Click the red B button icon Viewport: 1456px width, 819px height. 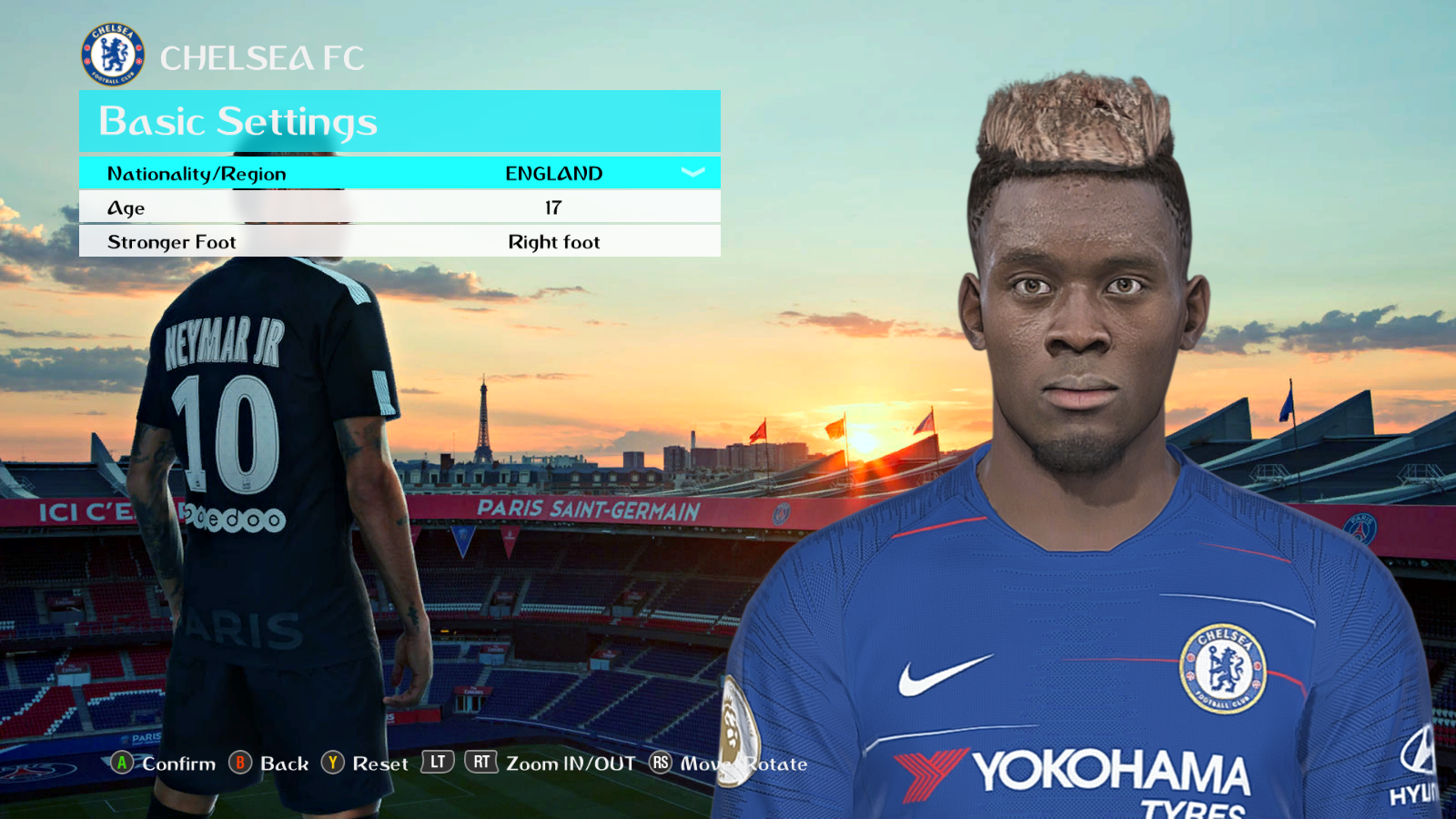242,764
